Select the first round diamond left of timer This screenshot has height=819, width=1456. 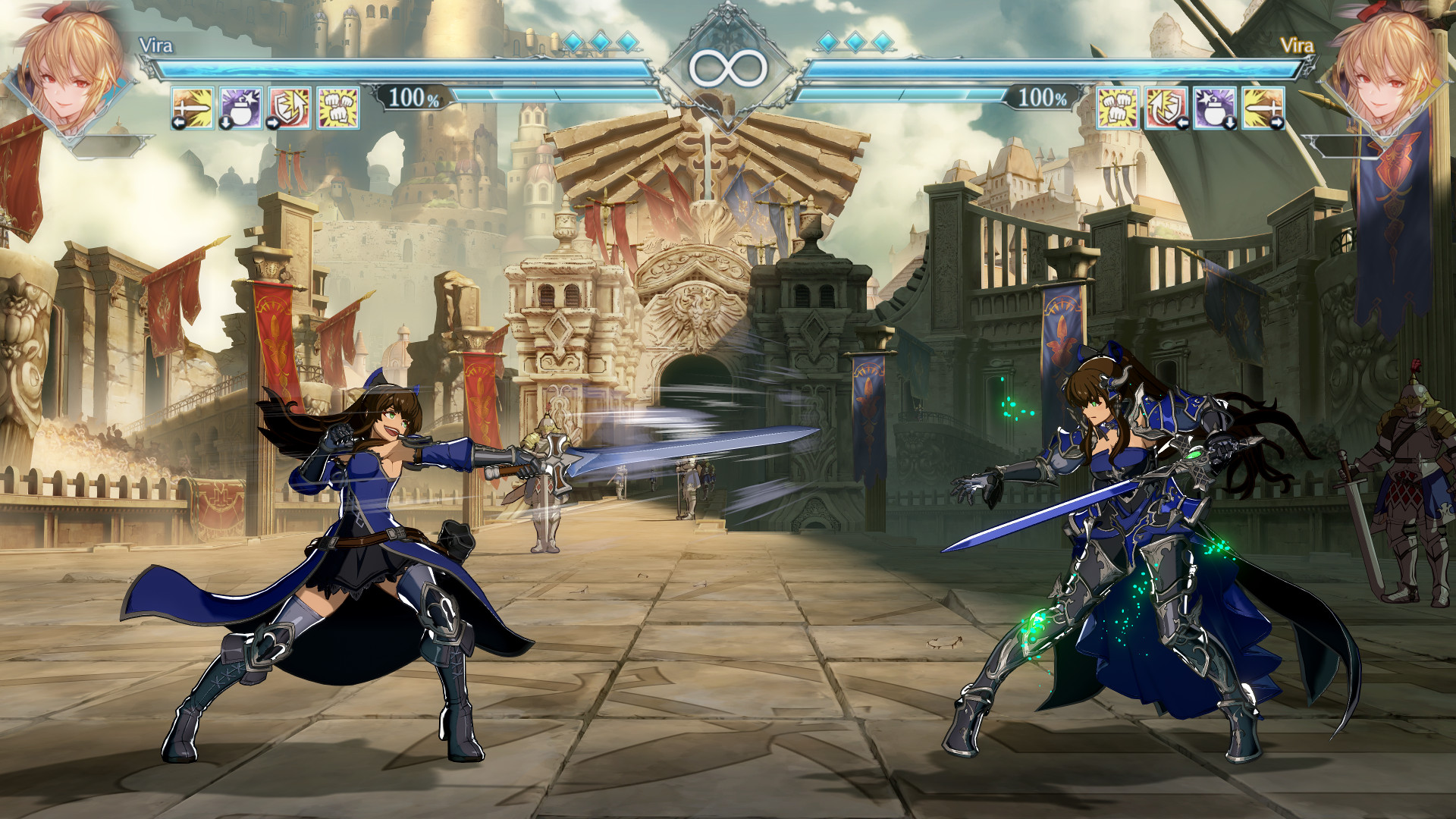coord(575,43)
